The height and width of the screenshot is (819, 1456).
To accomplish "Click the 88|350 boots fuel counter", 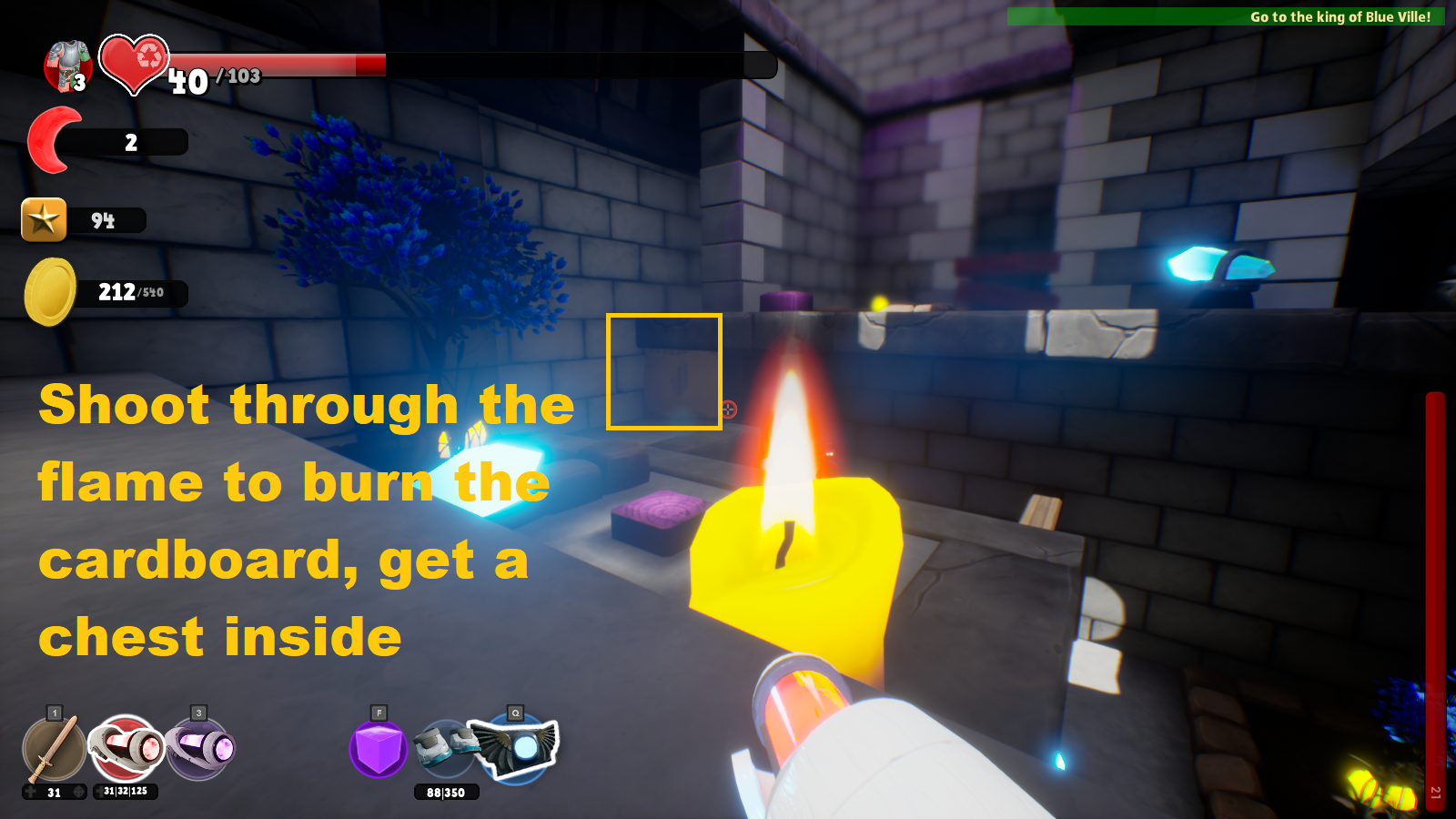I will 444,791.
